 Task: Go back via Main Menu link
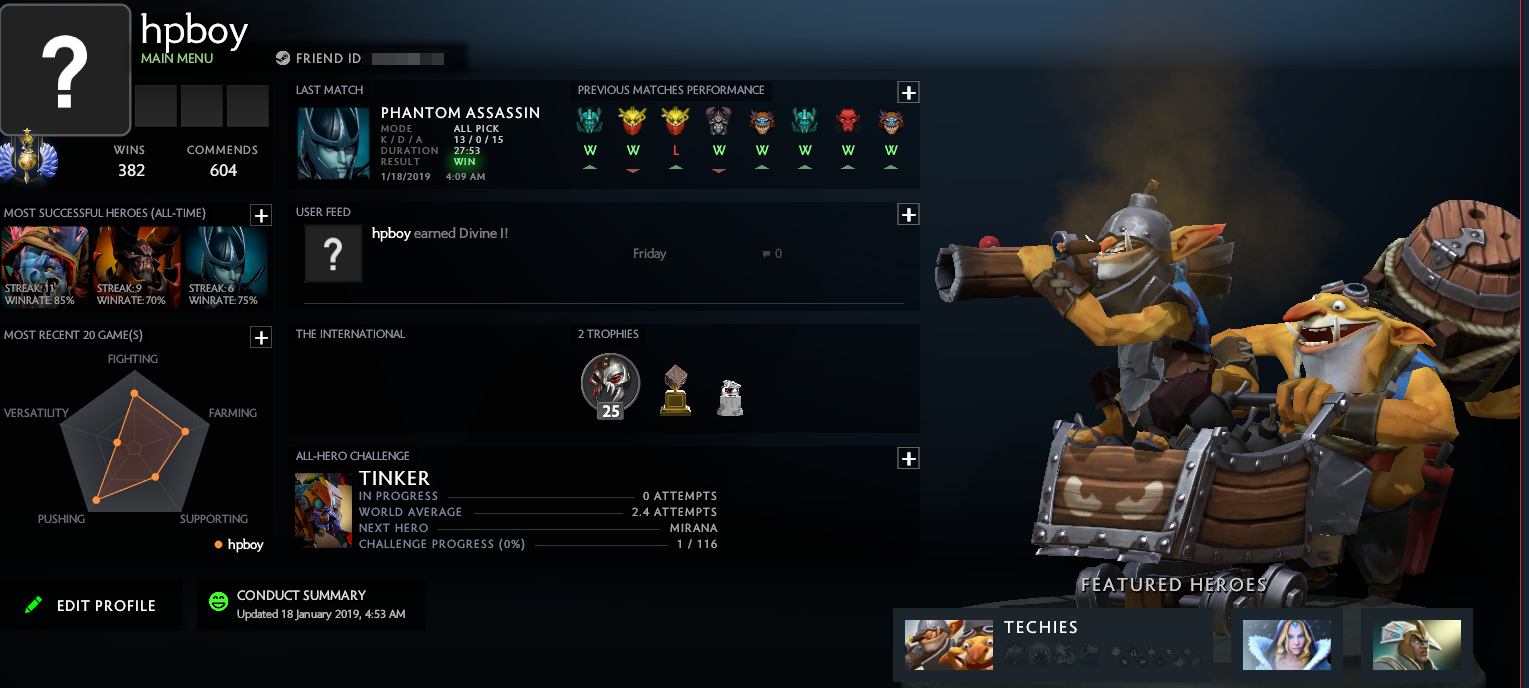[177, 58]
